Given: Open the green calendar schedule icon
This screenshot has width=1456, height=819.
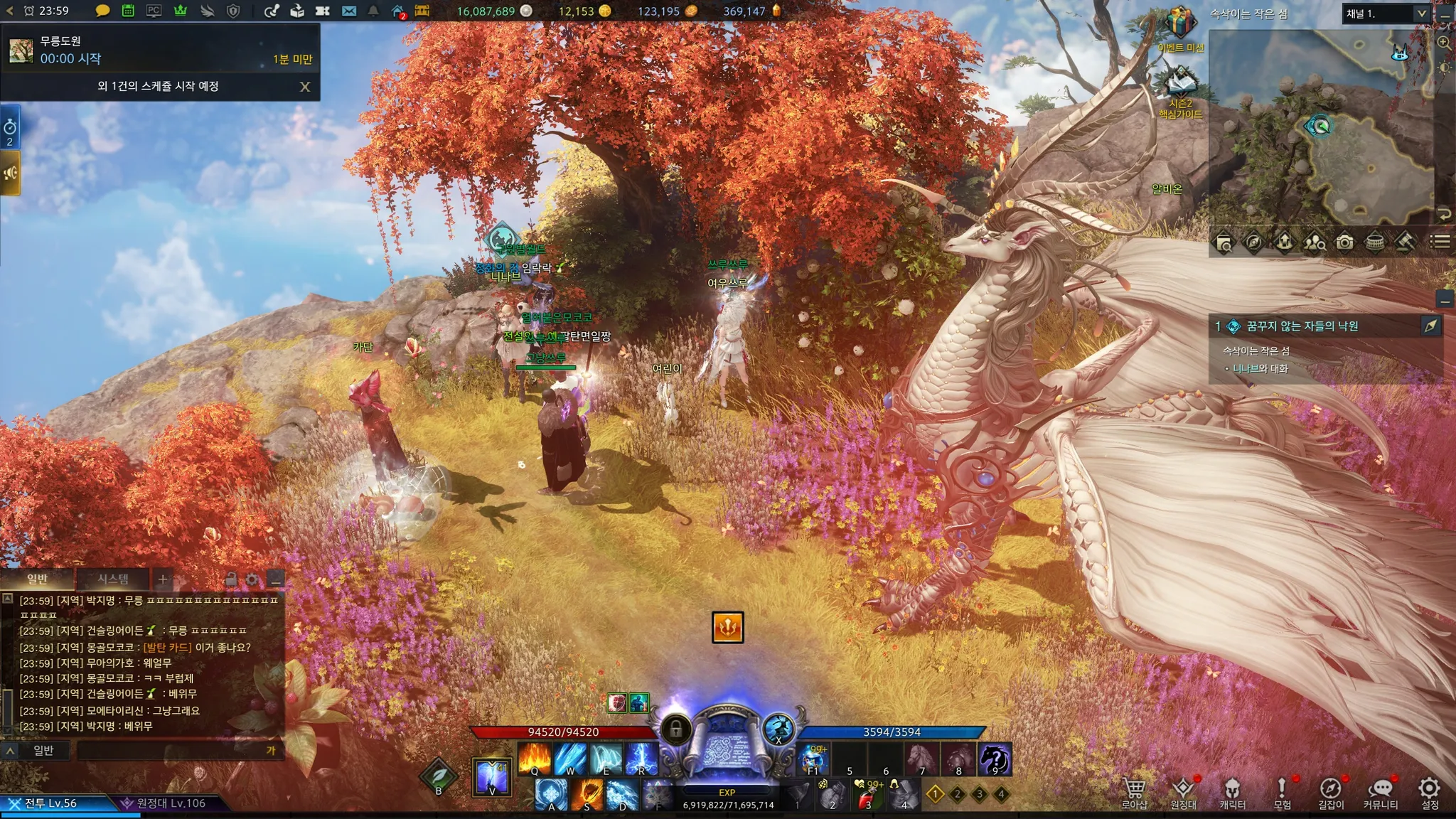Looking at the screenshot, I should pyautogui.click(x=128, y=11).
